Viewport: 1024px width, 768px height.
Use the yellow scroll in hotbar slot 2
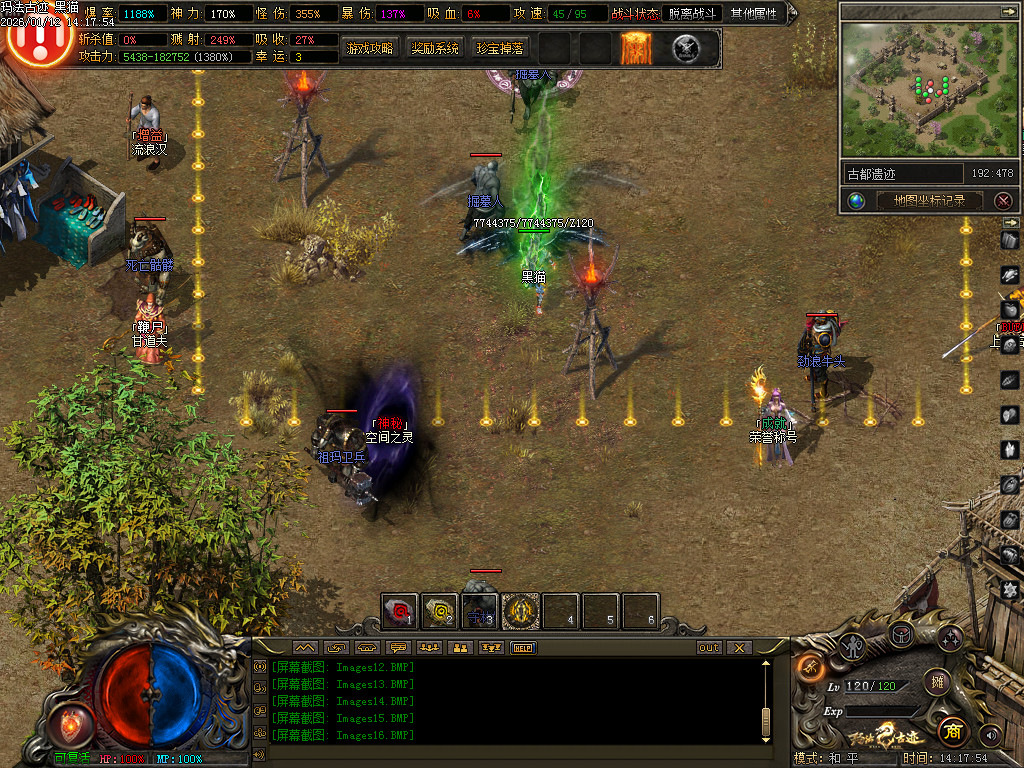click(x=439, y=610)
